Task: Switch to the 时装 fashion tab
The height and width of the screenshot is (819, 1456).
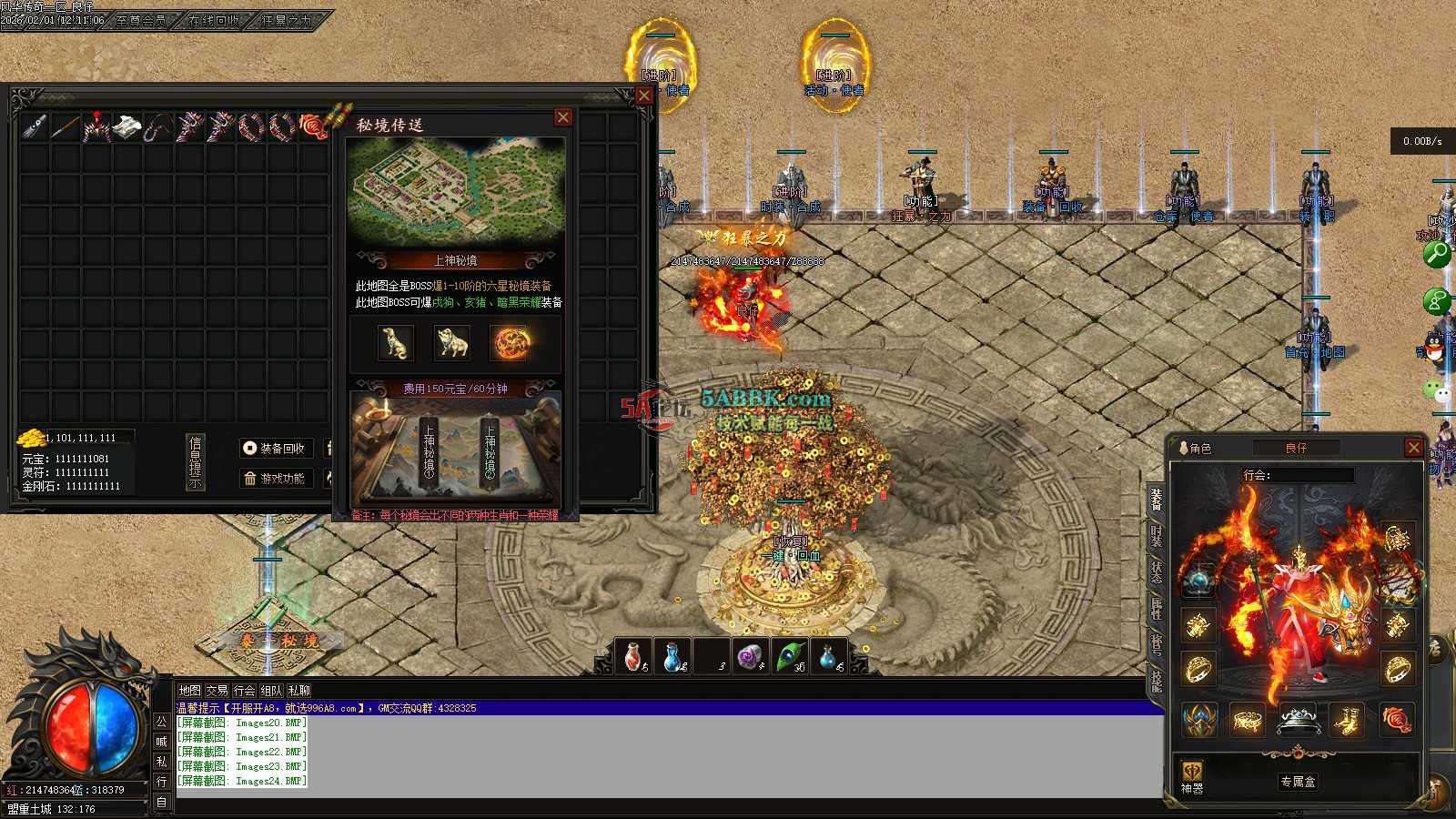Action: point(1156,535)
